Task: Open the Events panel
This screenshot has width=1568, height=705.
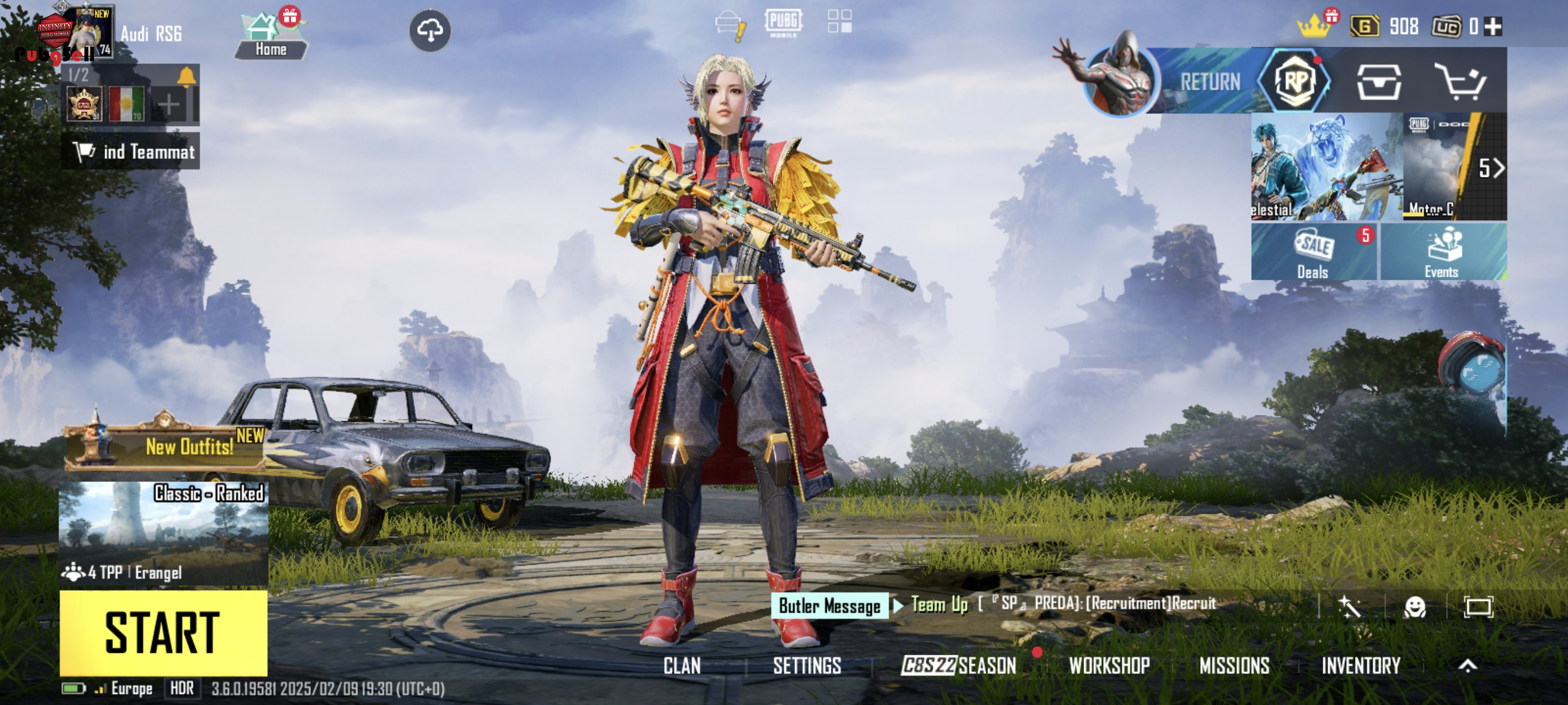Action: [1442, 252]
